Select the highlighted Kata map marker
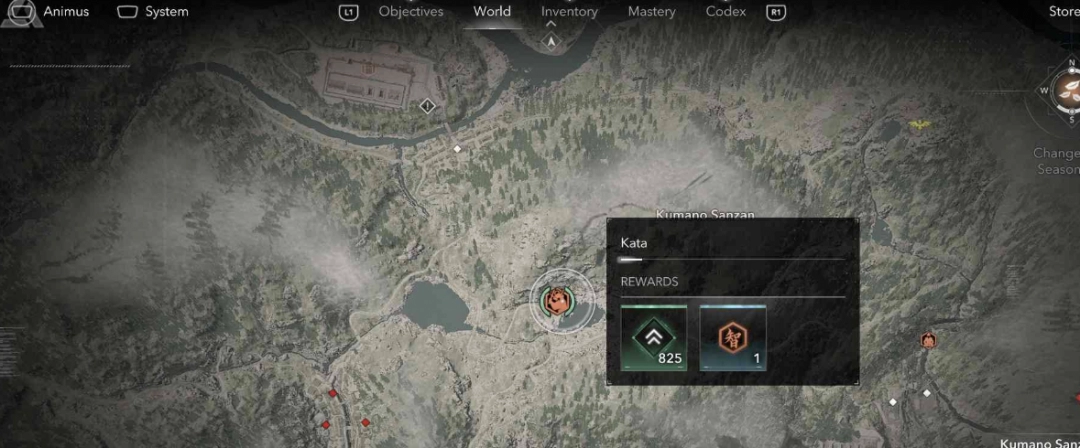The width and height of the screenshot is (1080, 448). point(554,299)
